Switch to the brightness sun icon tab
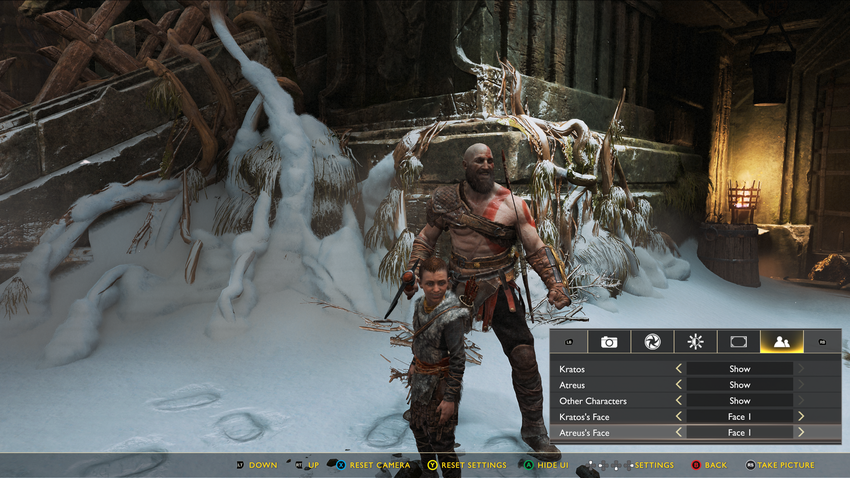Viewport: 850px width, 478px height. 696,341
